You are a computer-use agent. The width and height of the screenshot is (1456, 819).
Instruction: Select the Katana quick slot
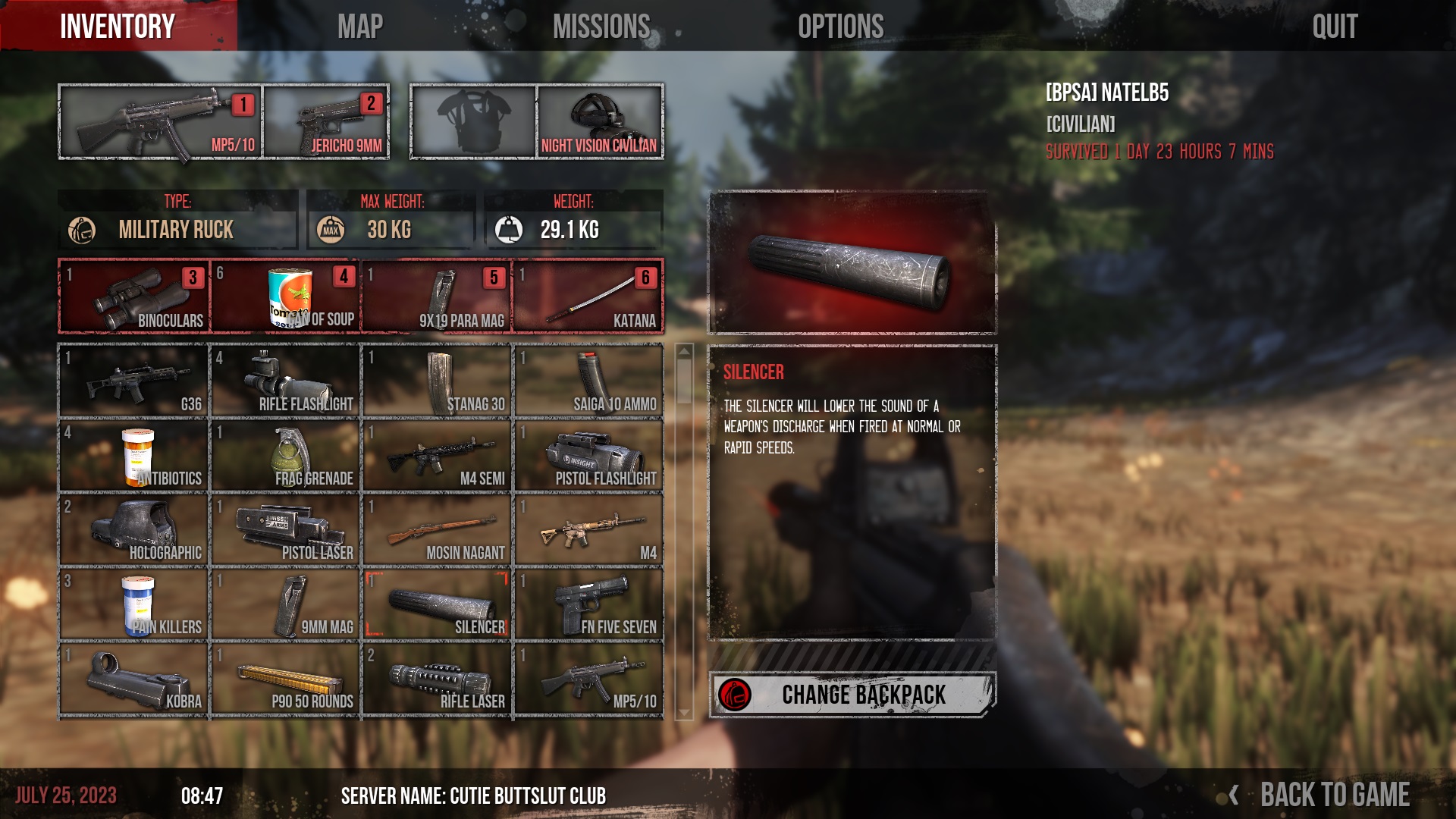(x=588, y=297)
